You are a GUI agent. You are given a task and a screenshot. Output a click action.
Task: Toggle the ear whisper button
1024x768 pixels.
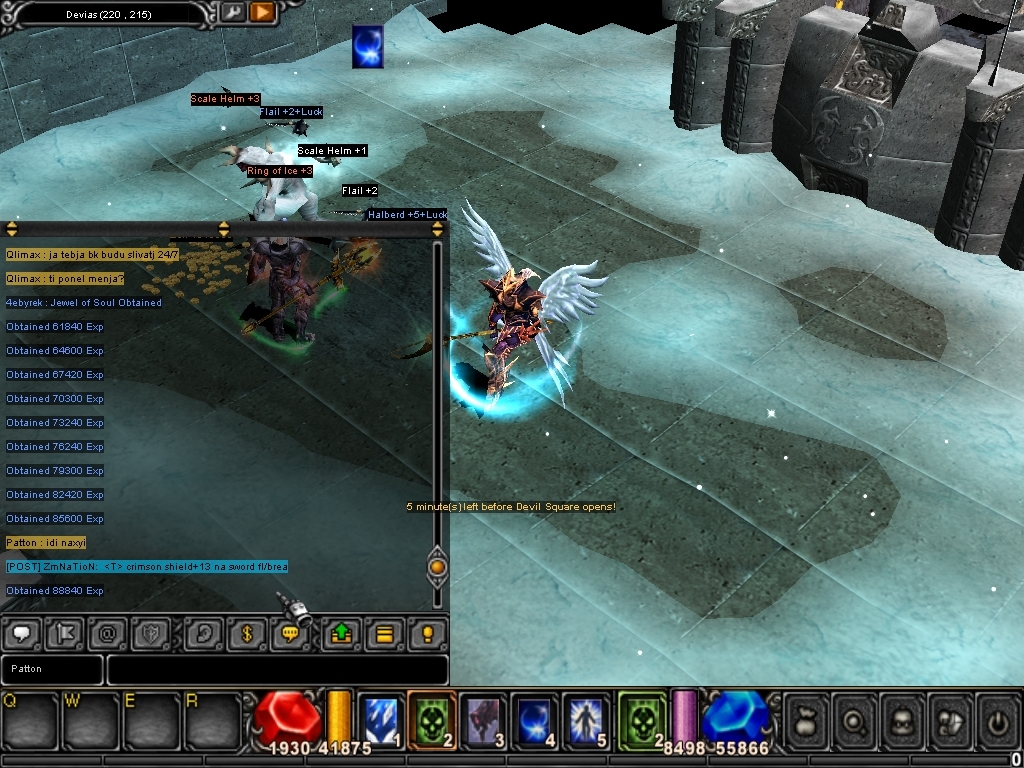coord(204,633)
